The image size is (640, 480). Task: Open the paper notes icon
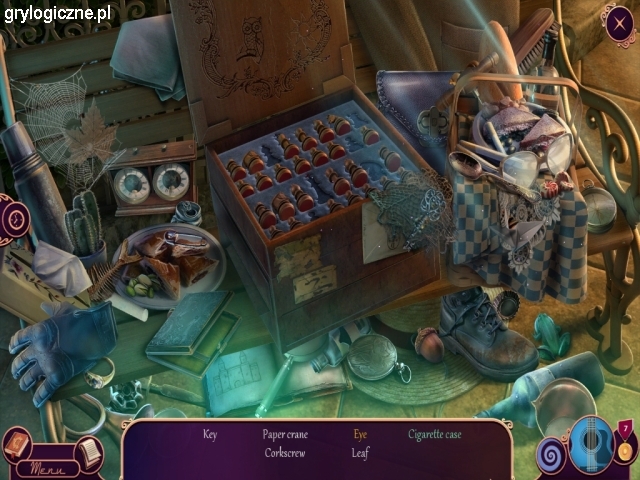pyautogui.click(x=88, y=452)
